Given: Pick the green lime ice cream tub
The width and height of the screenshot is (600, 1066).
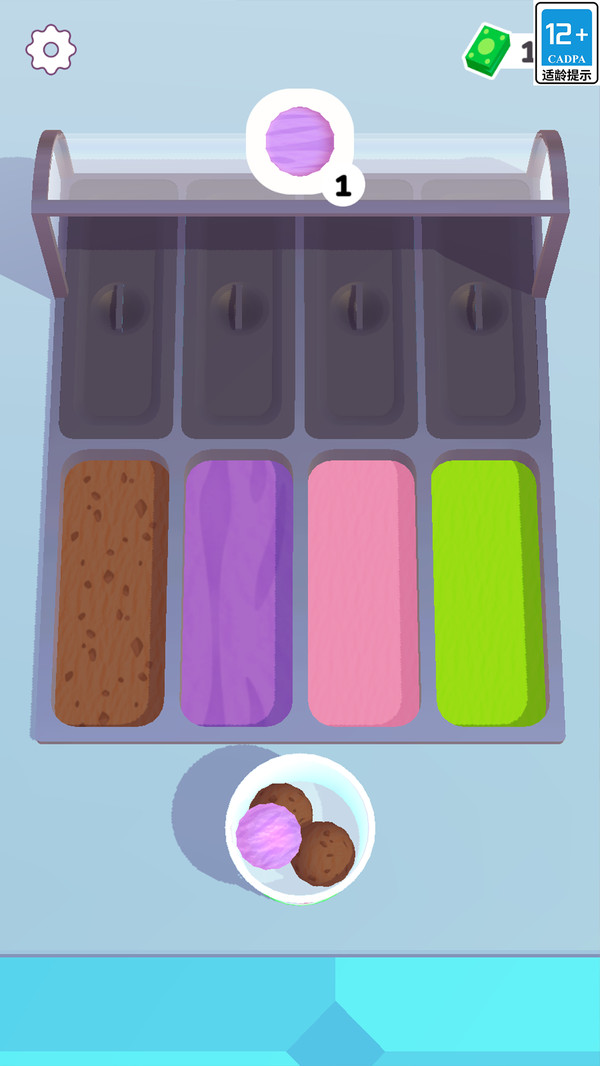Looking at the screenshot, I should pos(488,592).
